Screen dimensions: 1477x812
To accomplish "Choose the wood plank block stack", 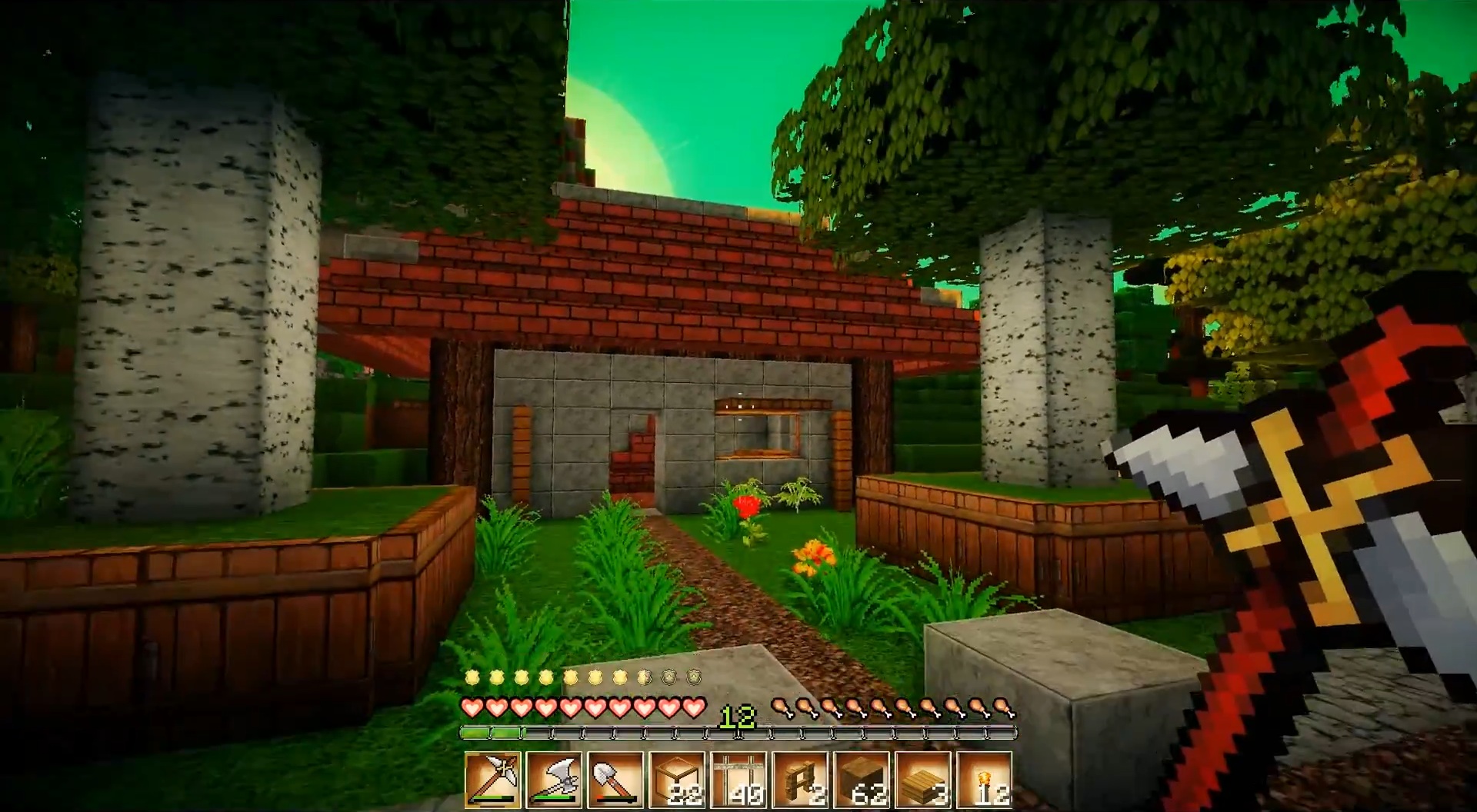I will pyautogui.click(x=862, y=780).
